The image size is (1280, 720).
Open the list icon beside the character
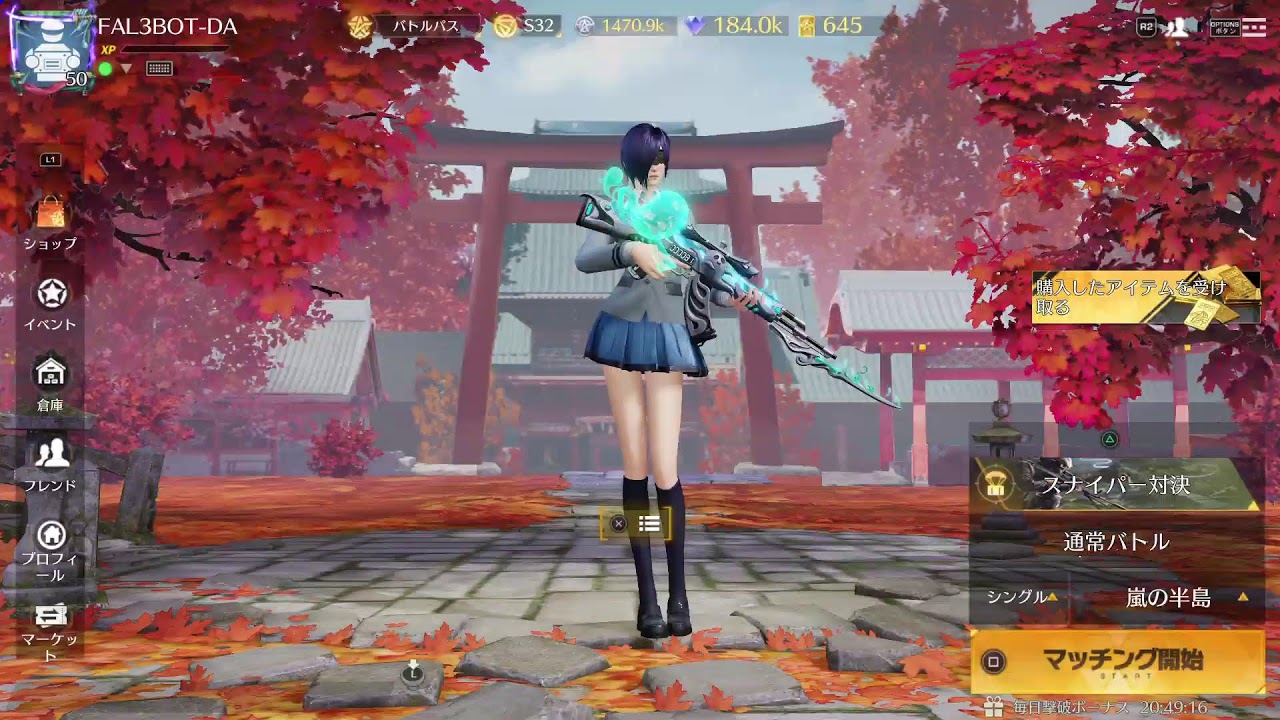(x=649, y=523)
